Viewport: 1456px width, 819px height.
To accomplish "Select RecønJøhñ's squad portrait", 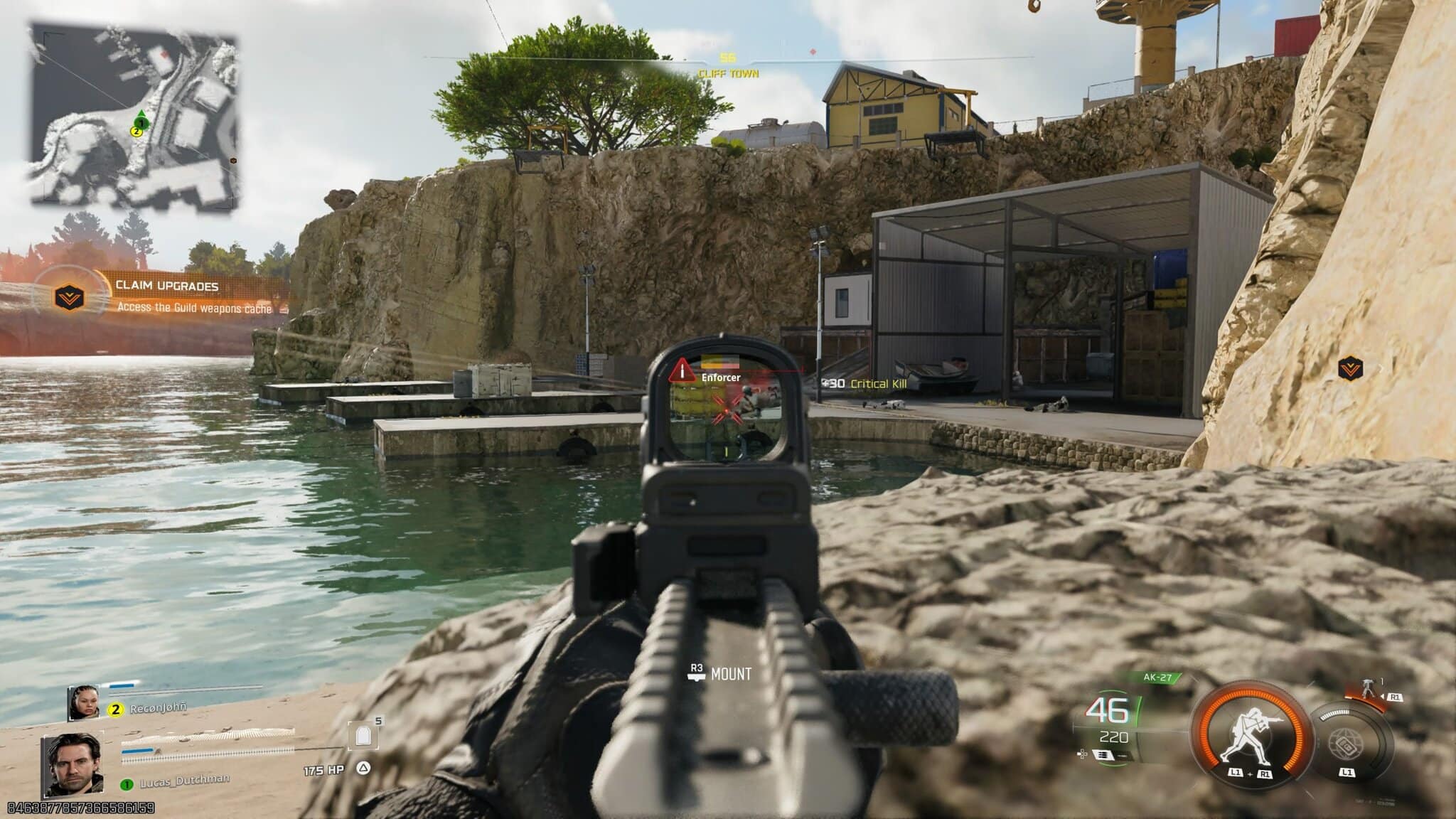I will pos(83,702).
